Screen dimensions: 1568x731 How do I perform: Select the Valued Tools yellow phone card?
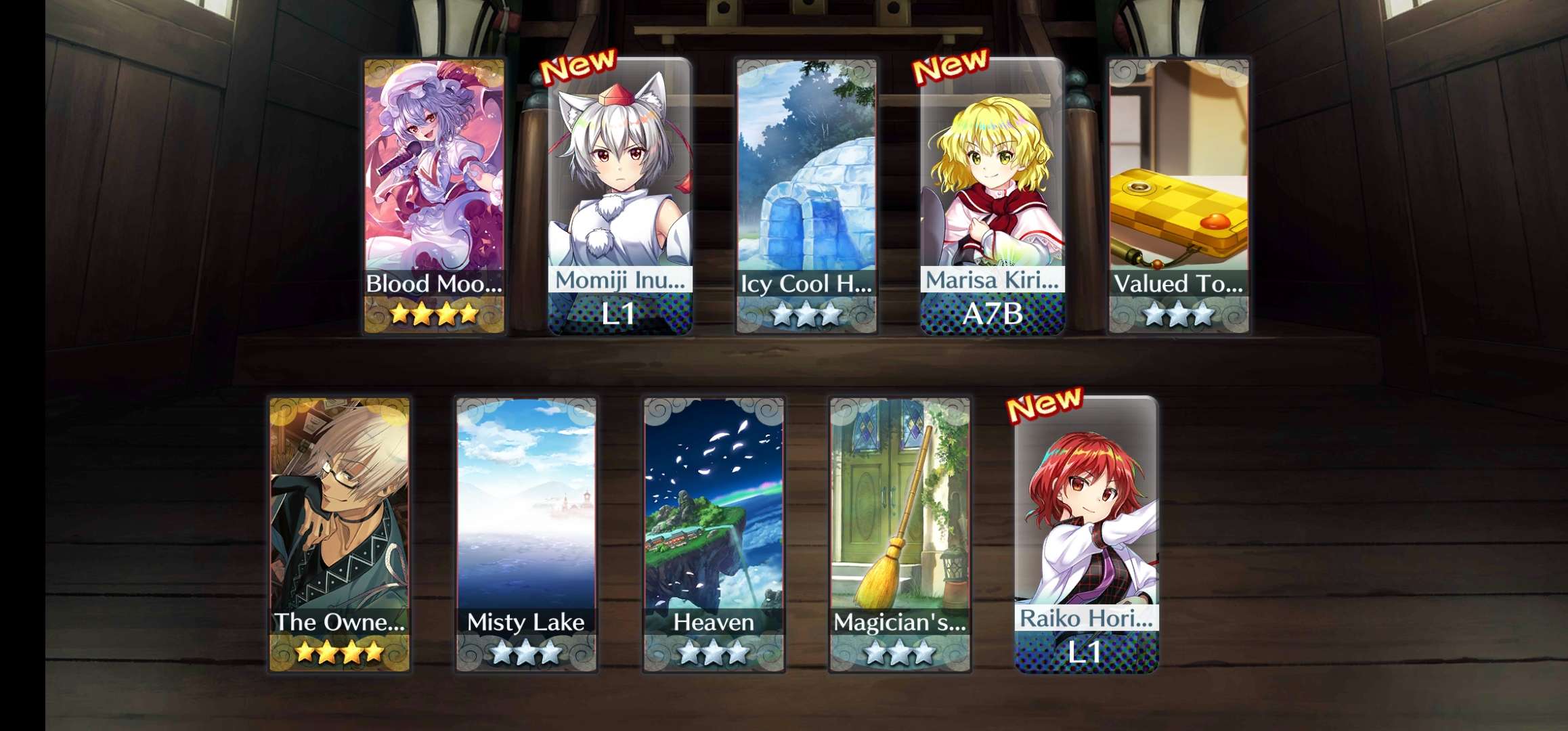click(1179, 196)
